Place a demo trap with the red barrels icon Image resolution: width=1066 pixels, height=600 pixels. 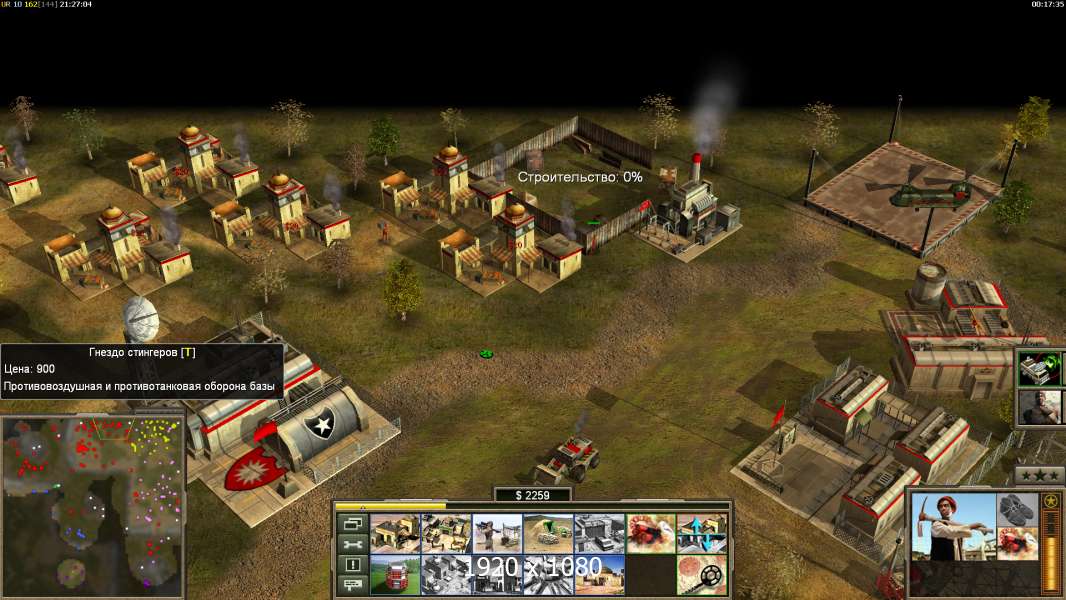click(650, 533)
